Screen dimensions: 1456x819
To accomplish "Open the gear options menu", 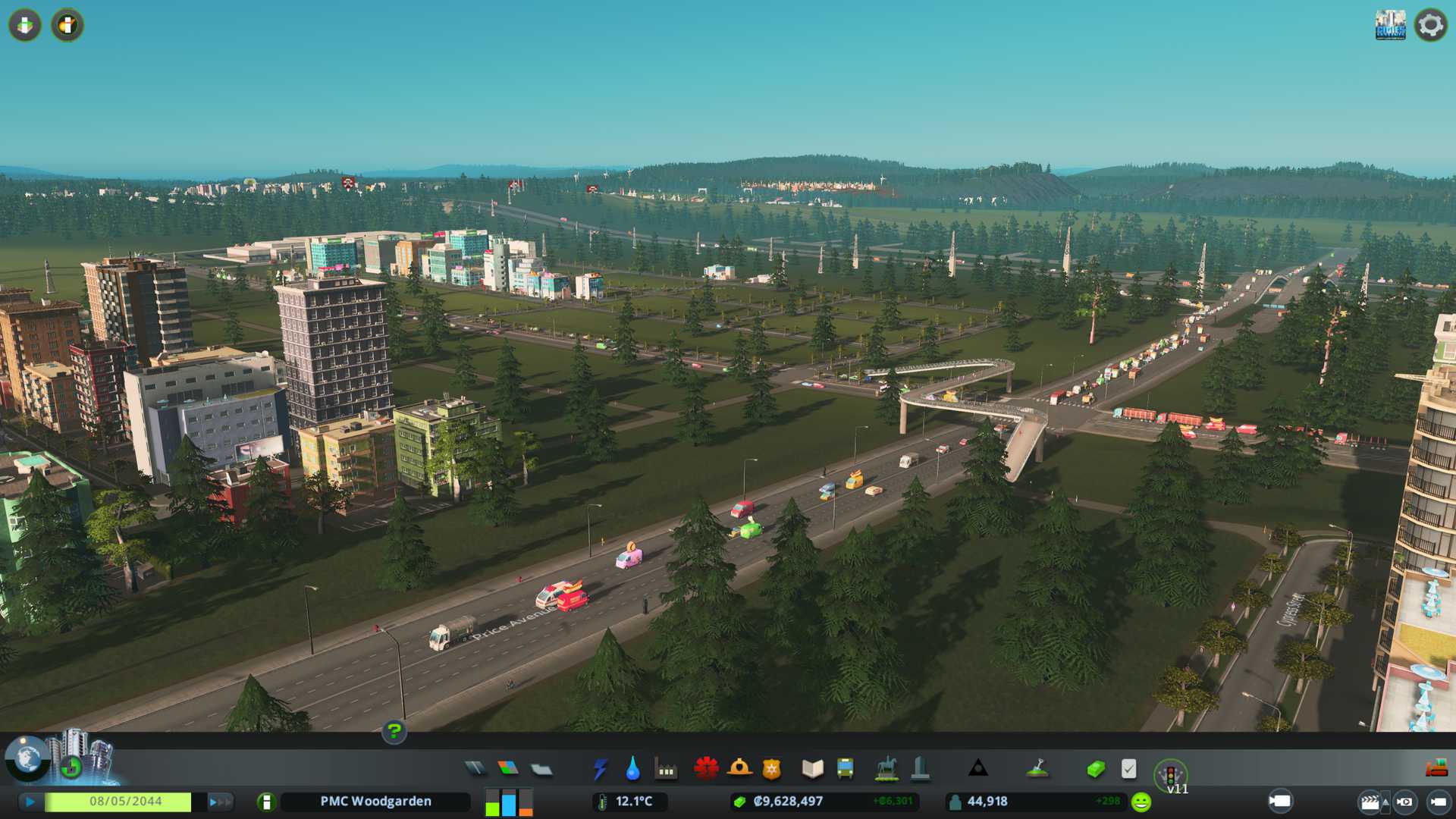I will pos(1430,25).
